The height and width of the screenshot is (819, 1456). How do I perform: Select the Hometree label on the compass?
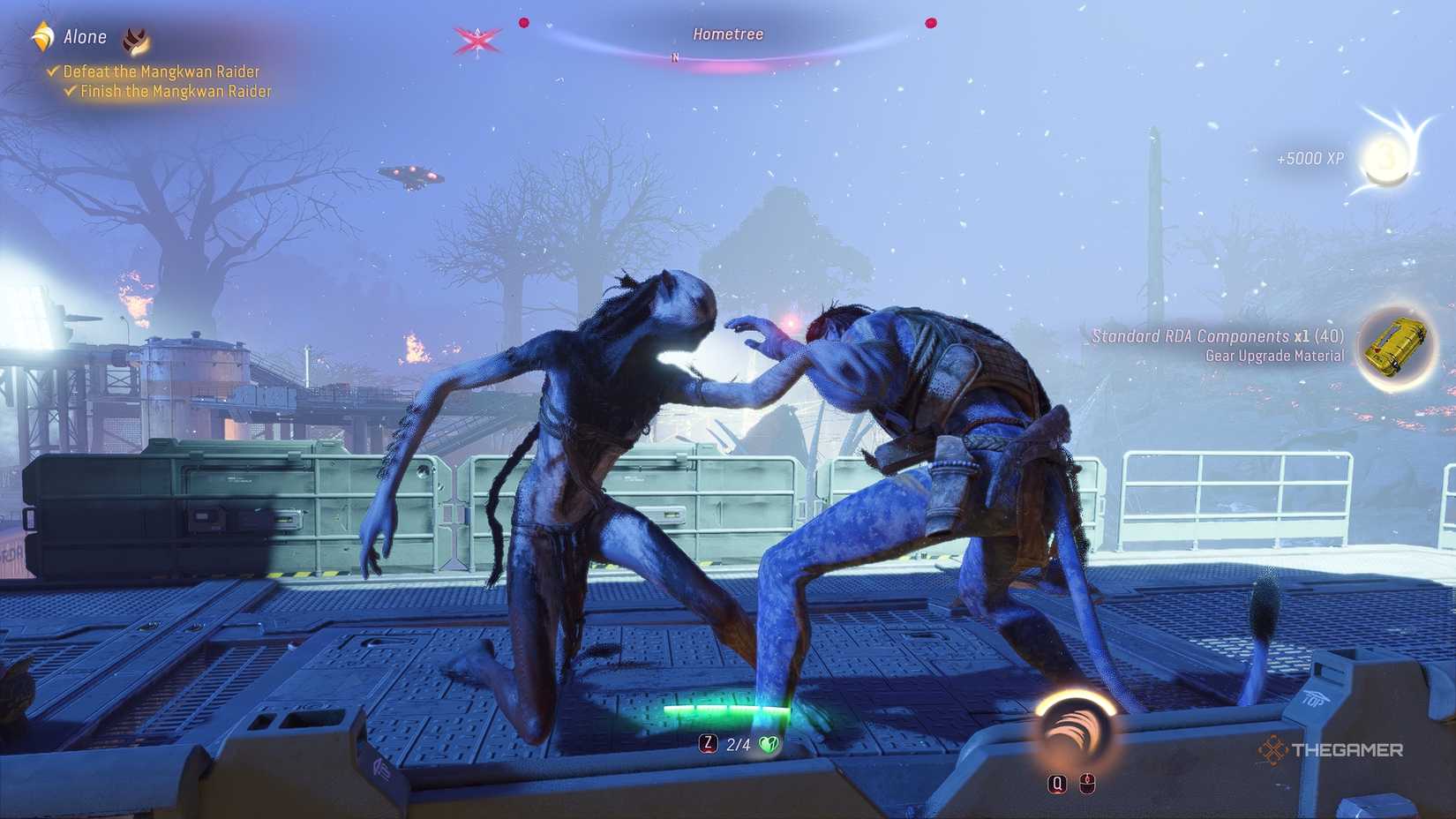[725, 33]
